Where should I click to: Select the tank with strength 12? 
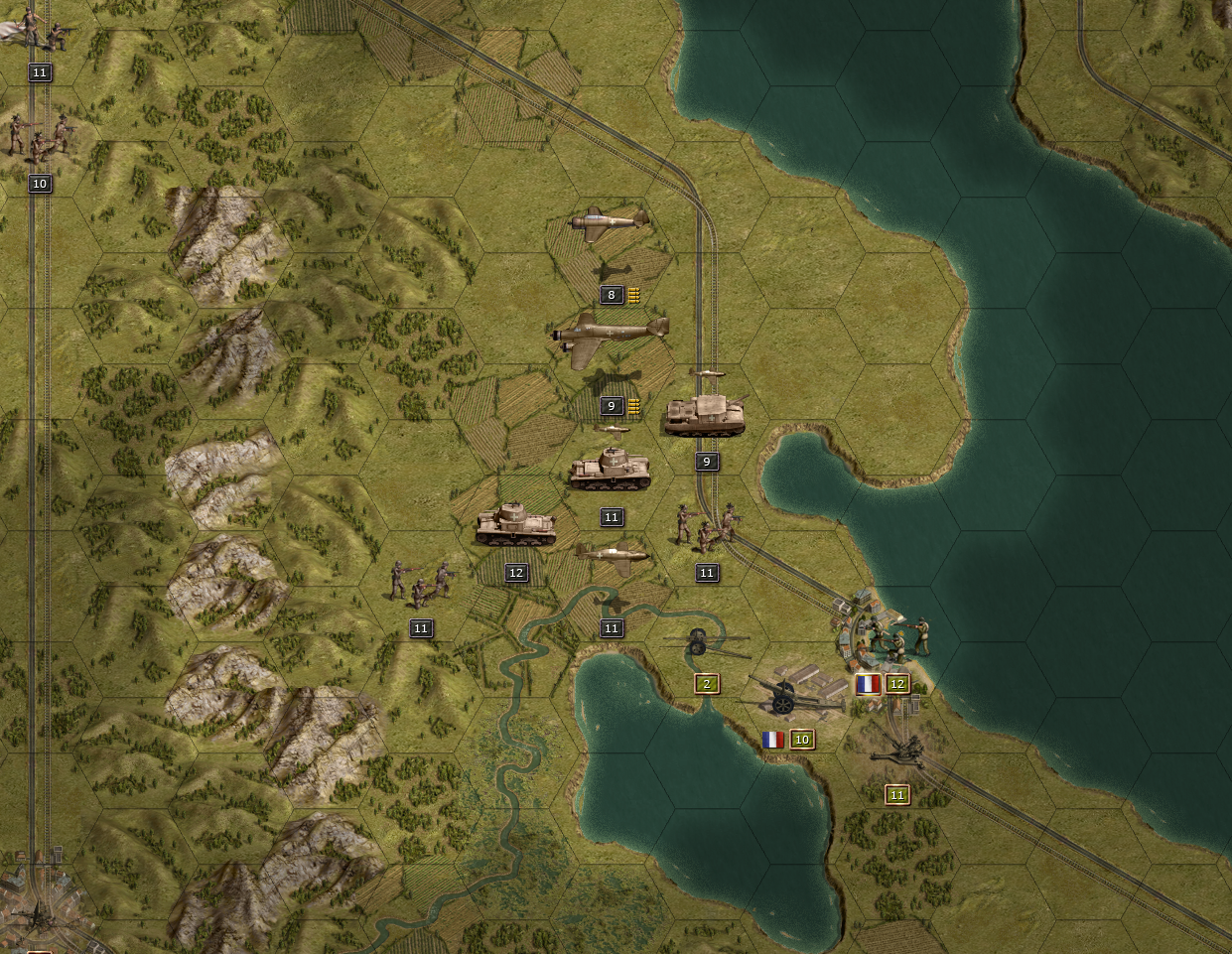[x=514, y=525]
